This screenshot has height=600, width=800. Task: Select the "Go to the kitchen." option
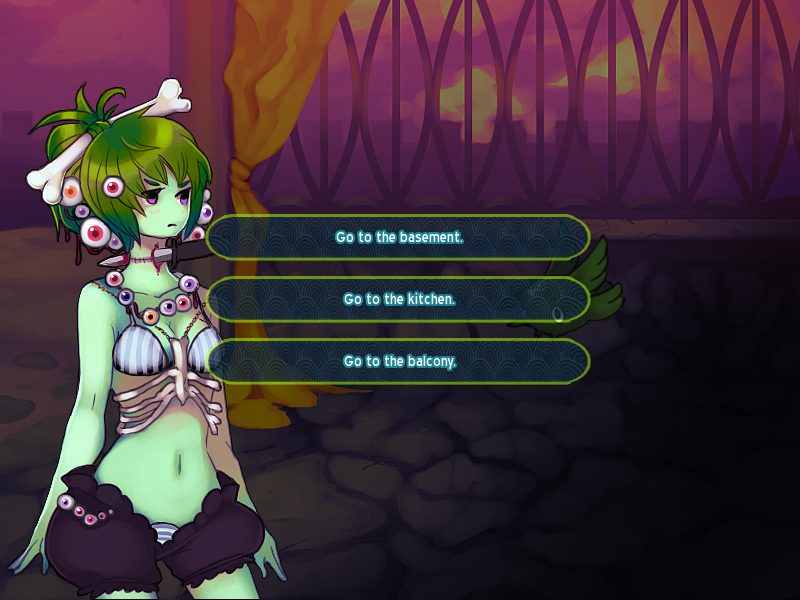click(399, 299)
